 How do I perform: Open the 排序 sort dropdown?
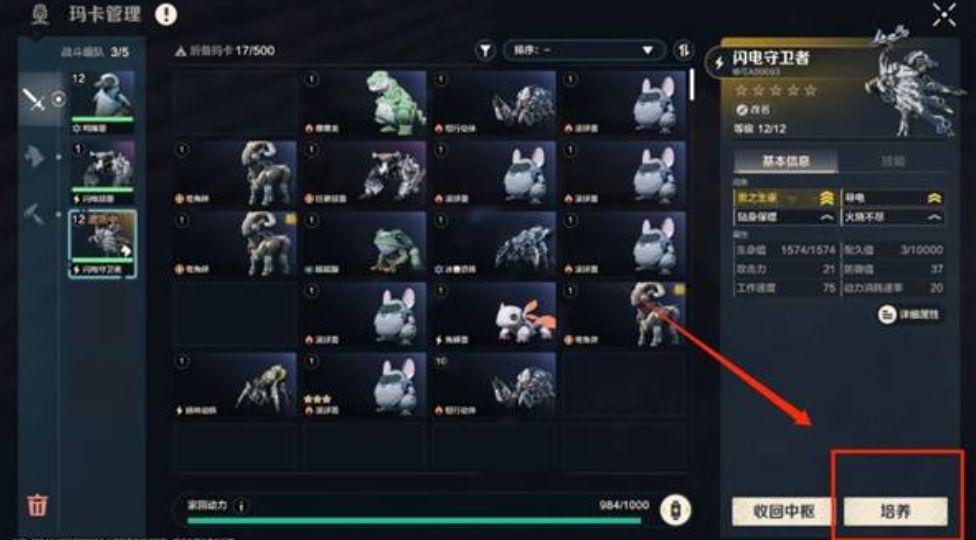point(584,50)
